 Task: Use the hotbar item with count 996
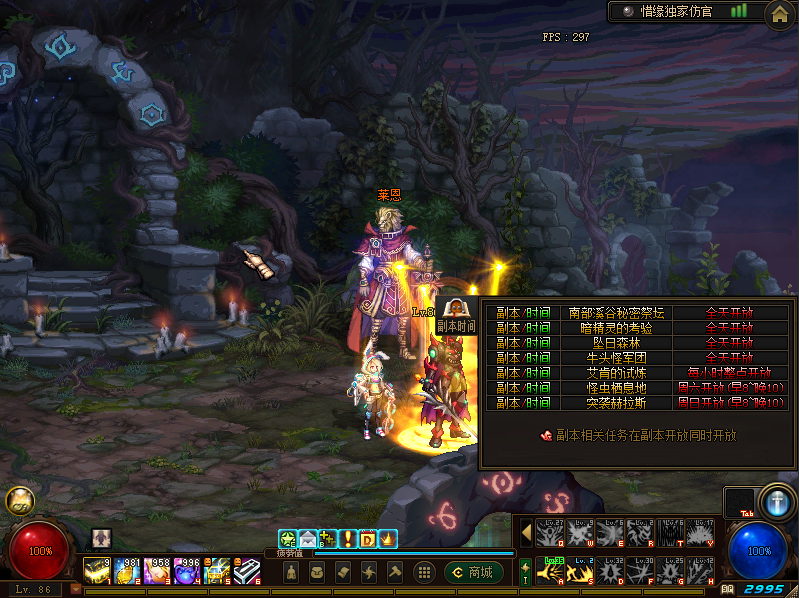pyautogui.click(x=187, y=571)
